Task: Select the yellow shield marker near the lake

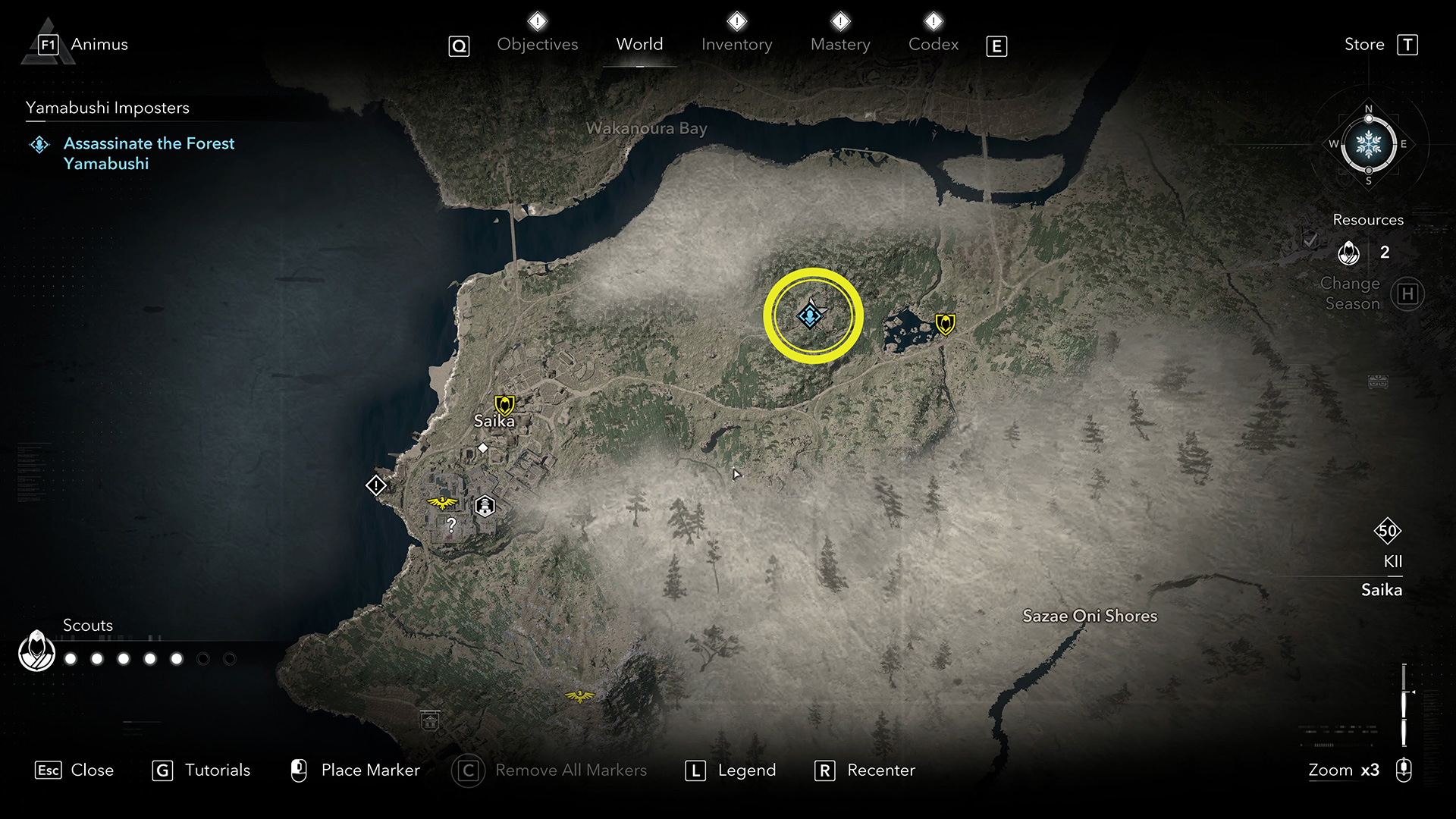Action: pos(945,325)
